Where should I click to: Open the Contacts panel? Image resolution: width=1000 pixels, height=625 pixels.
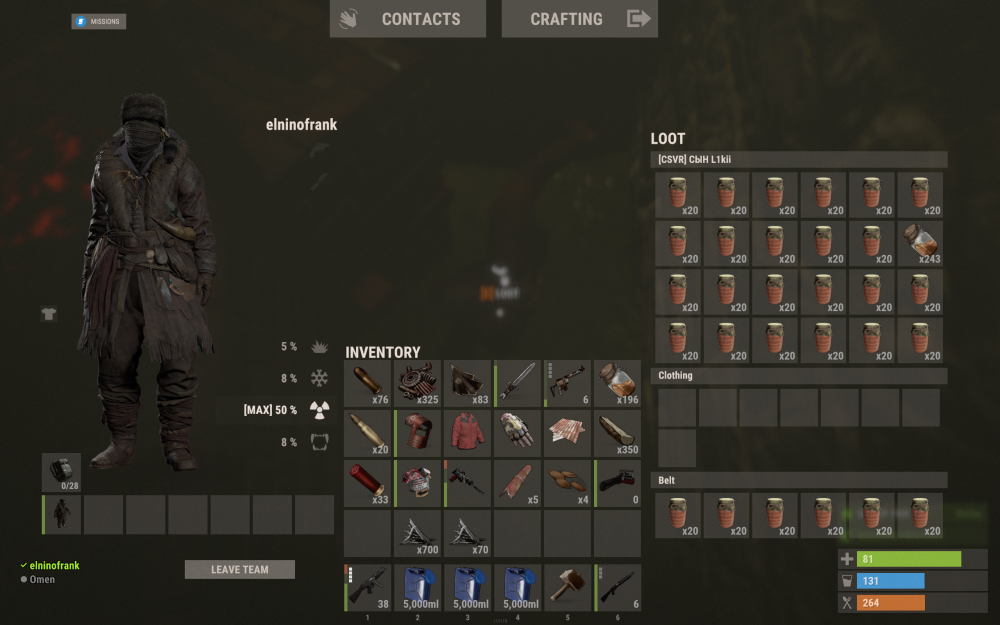[x=407, y=19]
